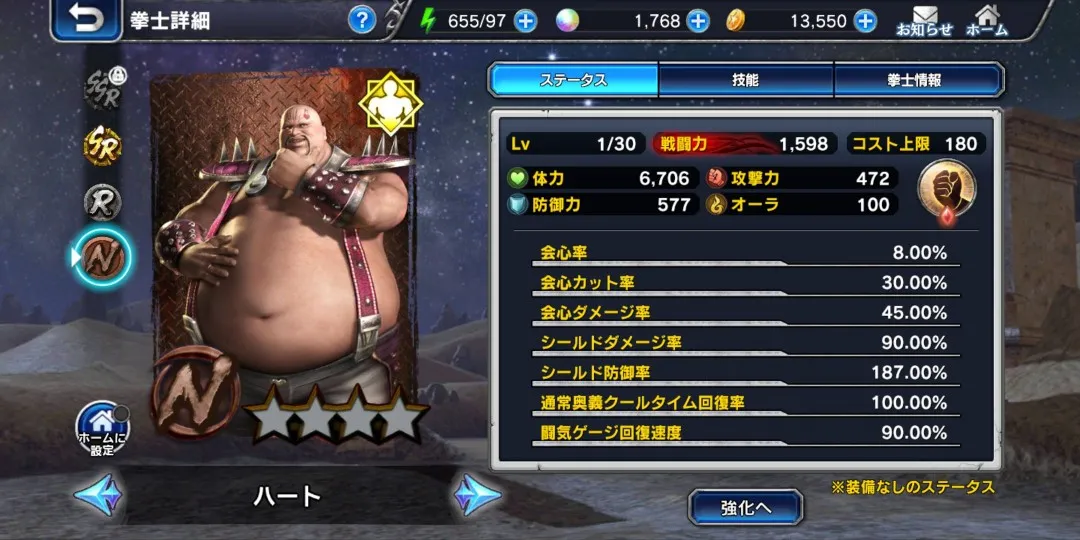This screenshot has height=540, width=1080.
Task: Tap the ホームに設定 set-as-home button
Action: (x=104, y=430)
